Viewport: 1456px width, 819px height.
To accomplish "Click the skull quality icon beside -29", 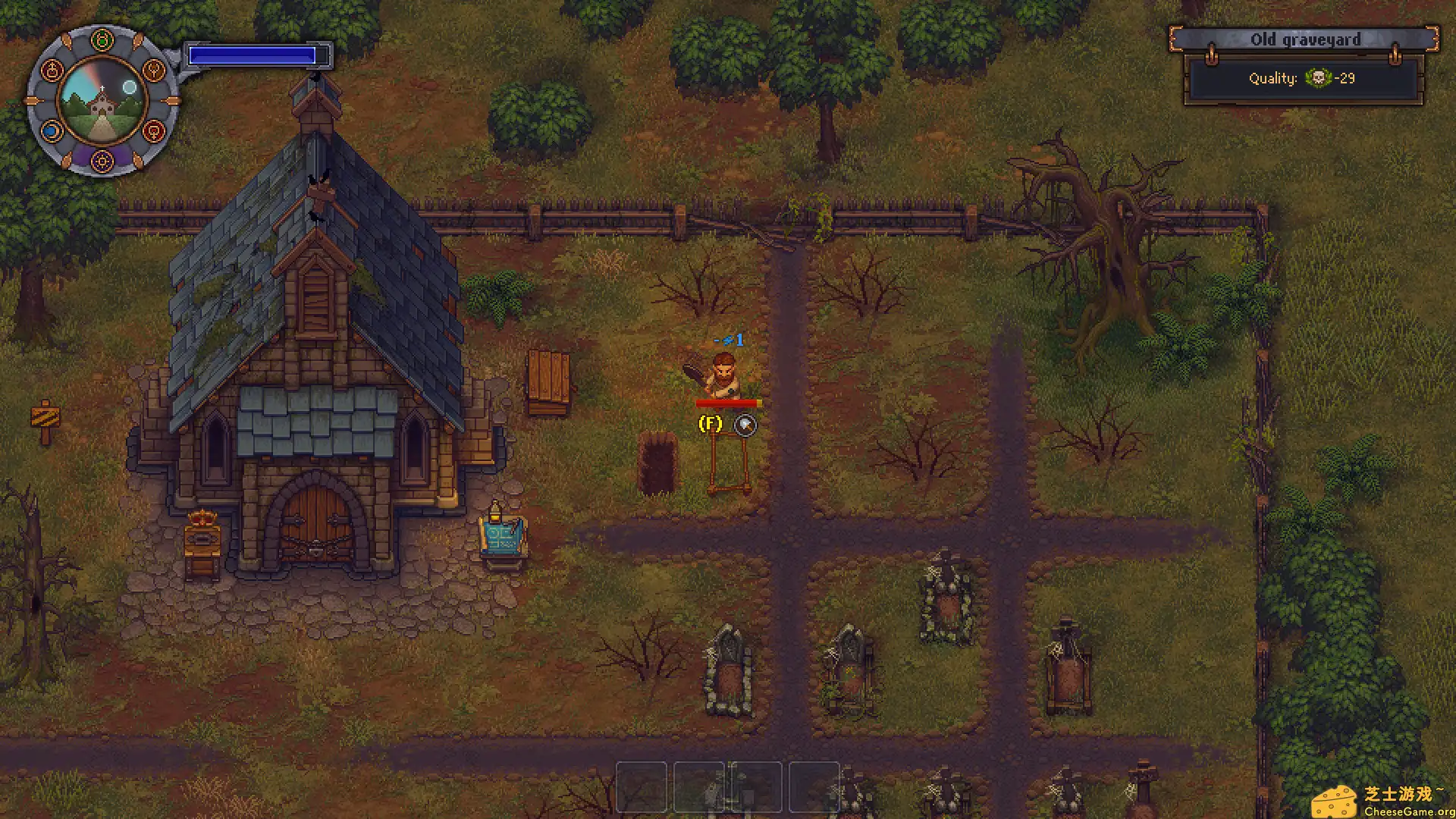I will 1319,78.
